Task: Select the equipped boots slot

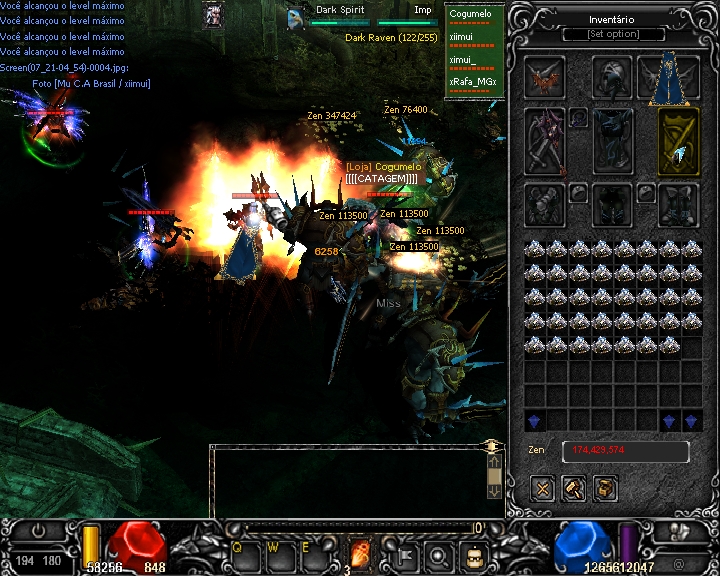Action: [677, 205]
